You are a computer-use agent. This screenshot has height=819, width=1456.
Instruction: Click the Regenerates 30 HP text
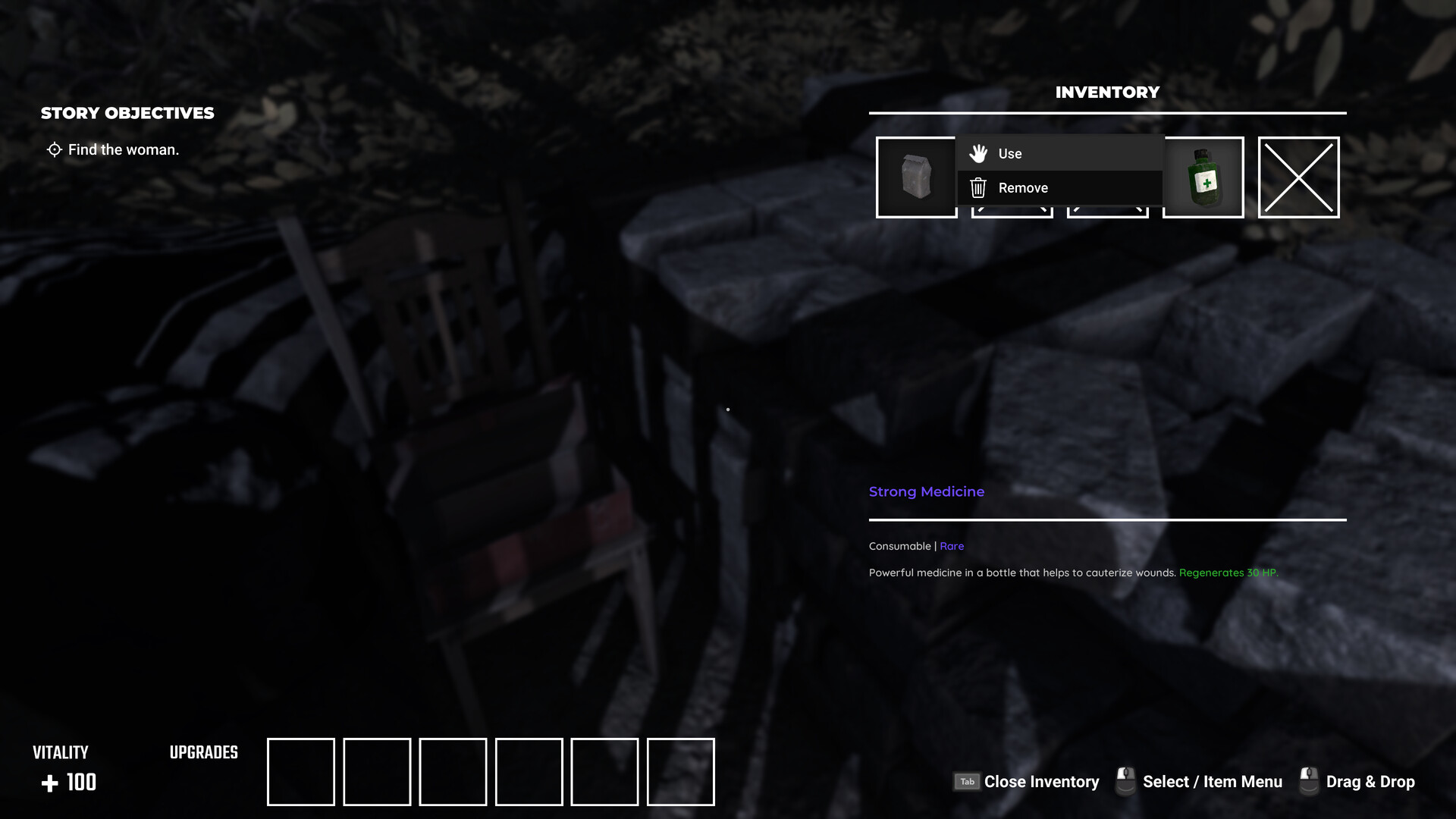coord(1228,573)
